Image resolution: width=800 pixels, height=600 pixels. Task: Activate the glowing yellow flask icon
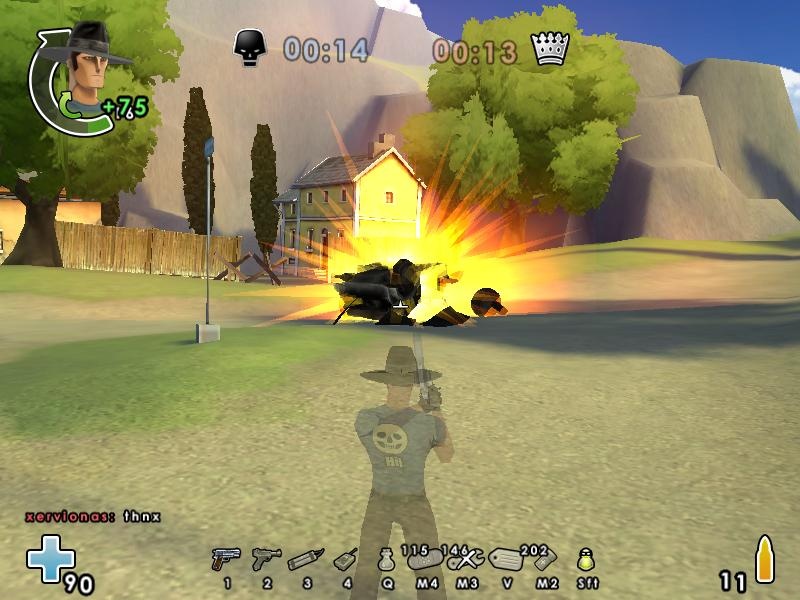[x=586, y=560]
